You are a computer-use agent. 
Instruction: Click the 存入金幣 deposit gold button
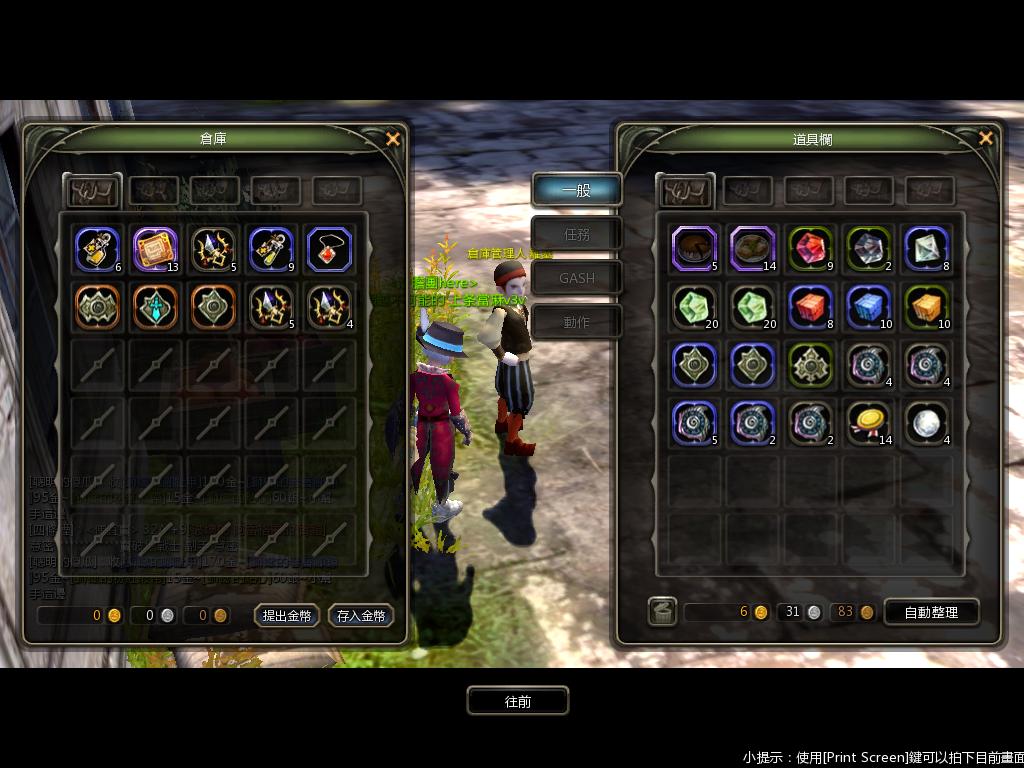pos(360,616)
